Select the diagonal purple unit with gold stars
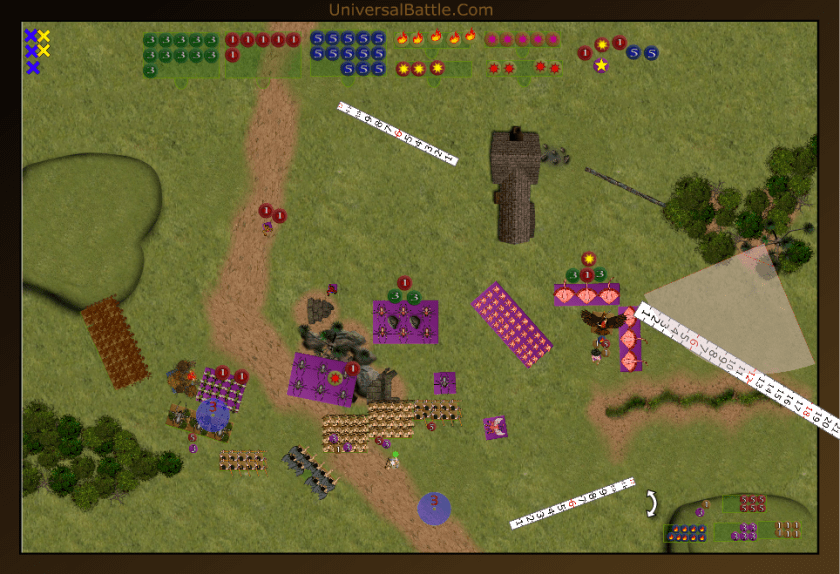The width and height of the screenshot is (840, 574). pos(512,324)
